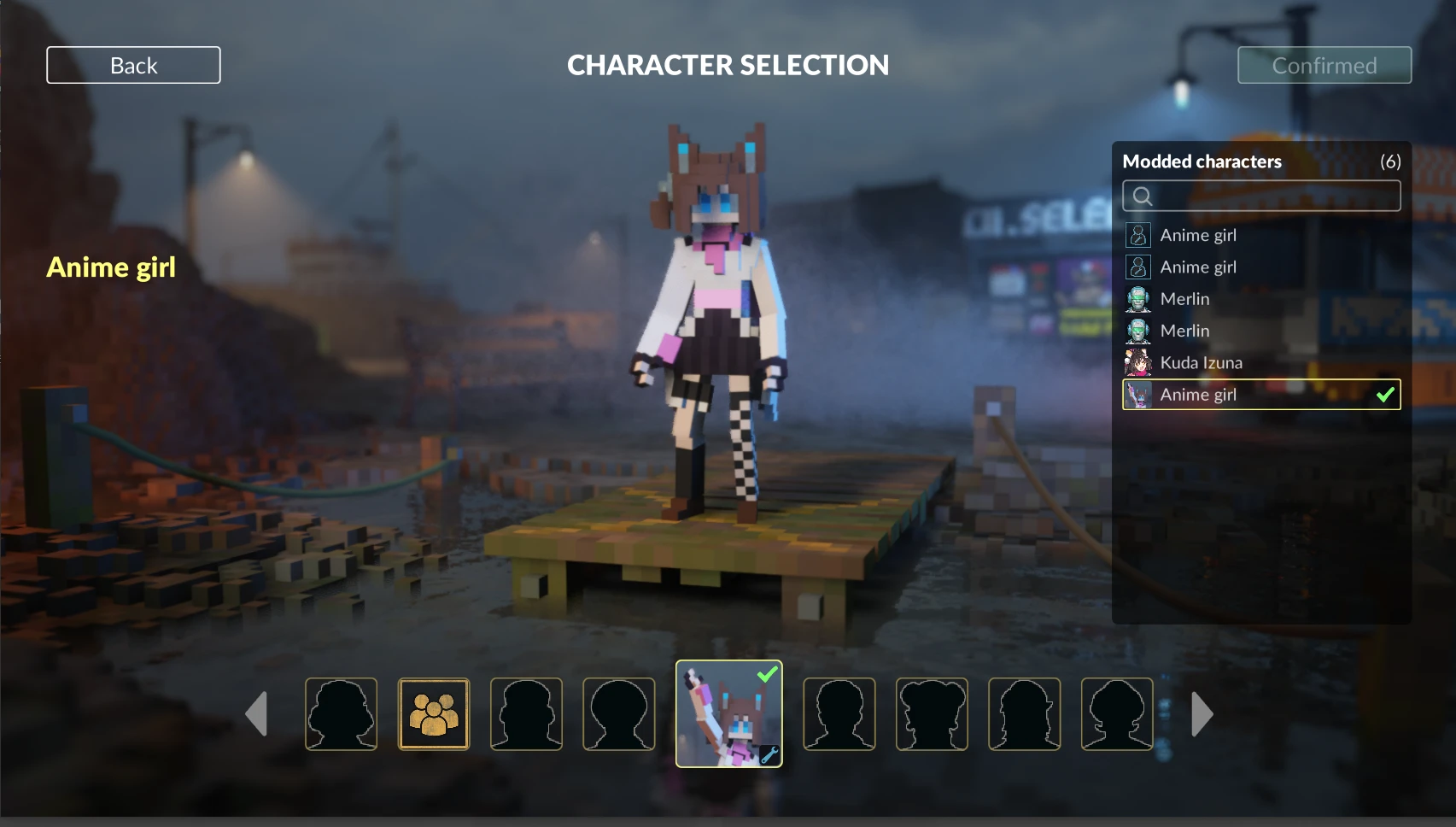The width and height of the screenshot is (1456, 827).
Task: Click the left arrow of the character carousel
Action: tap(256, 714)
